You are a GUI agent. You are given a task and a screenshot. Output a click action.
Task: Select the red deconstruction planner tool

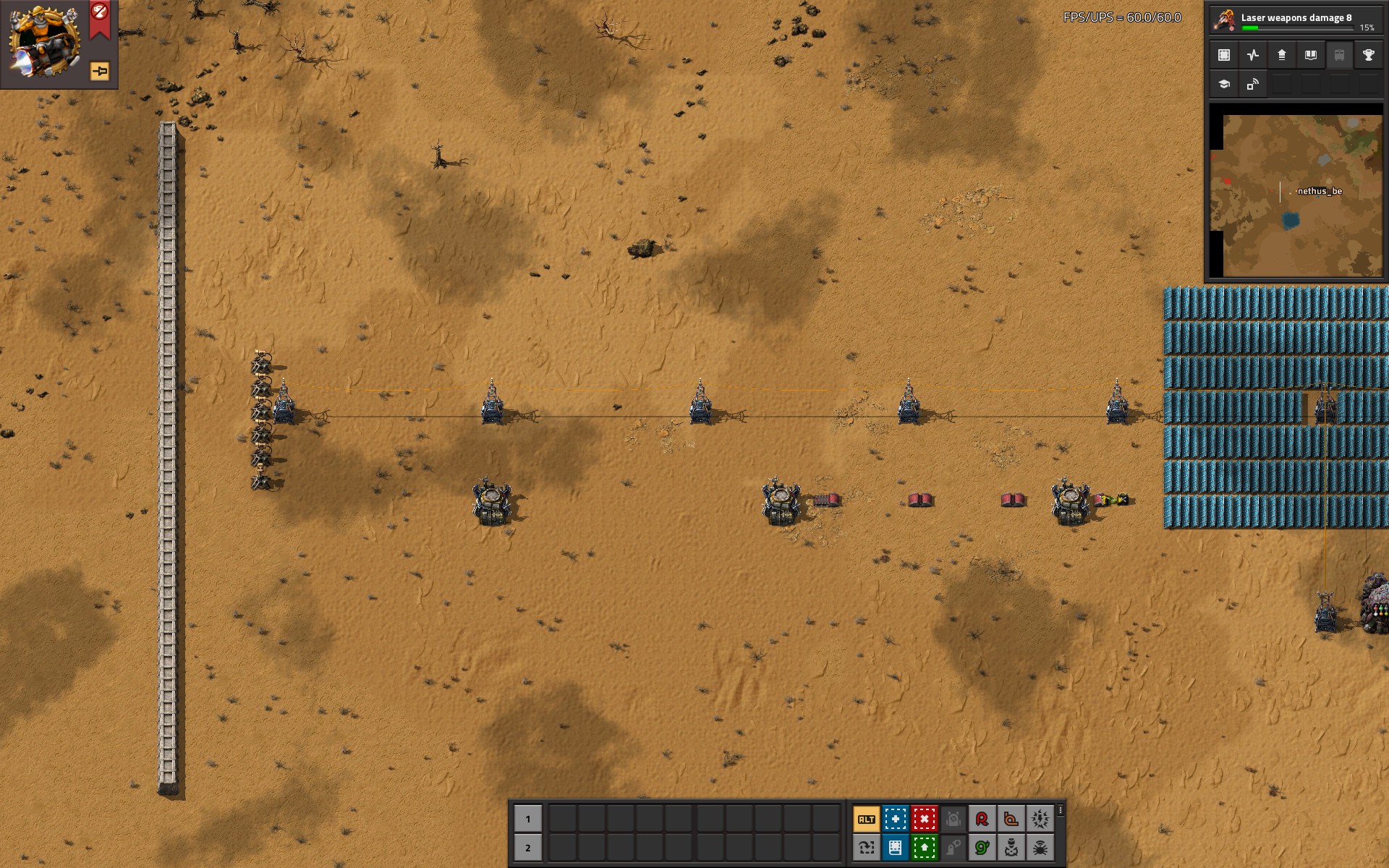pos(924,820)
